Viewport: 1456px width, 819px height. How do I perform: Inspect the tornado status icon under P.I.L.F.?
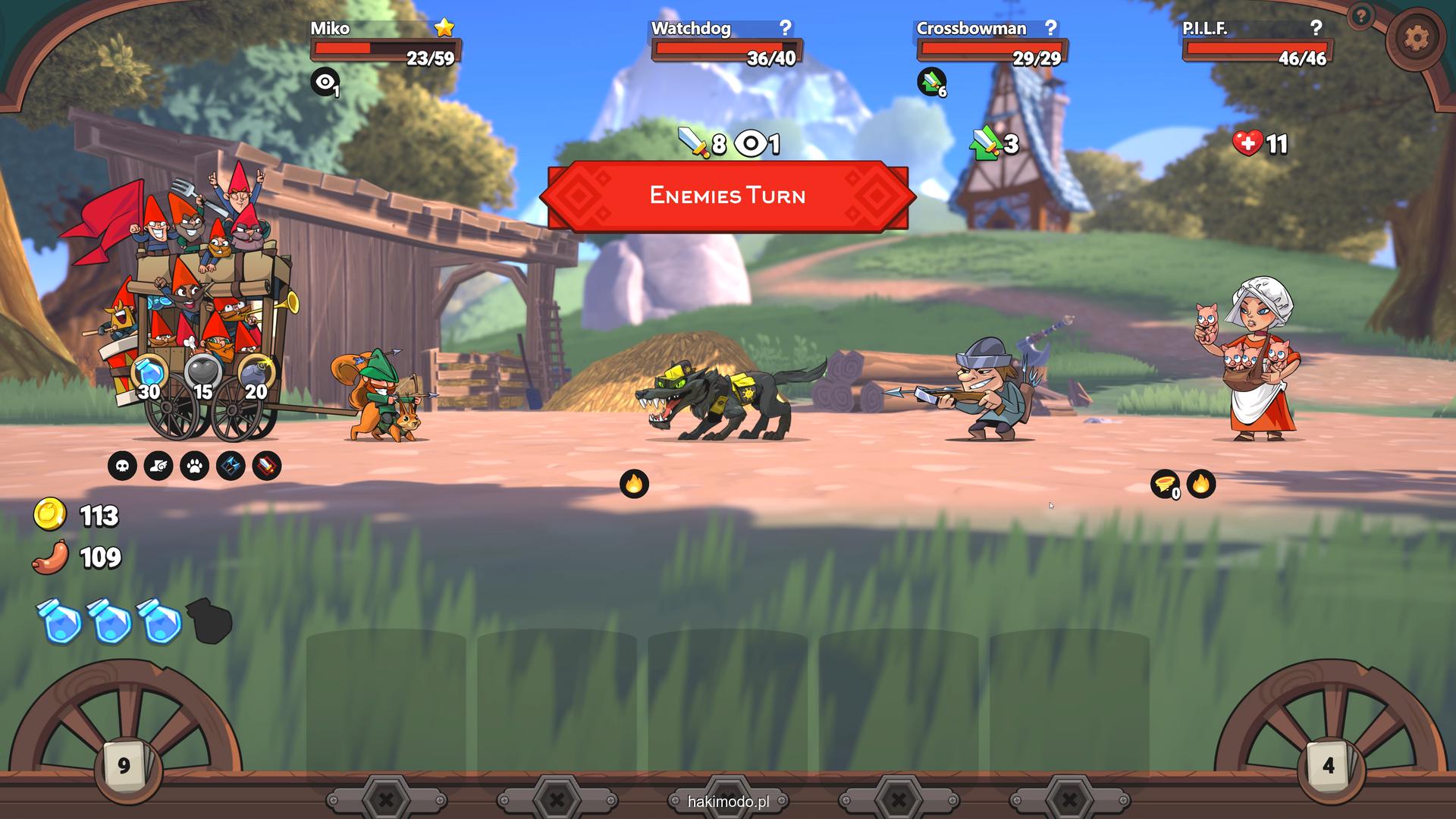pos(1164,483)
